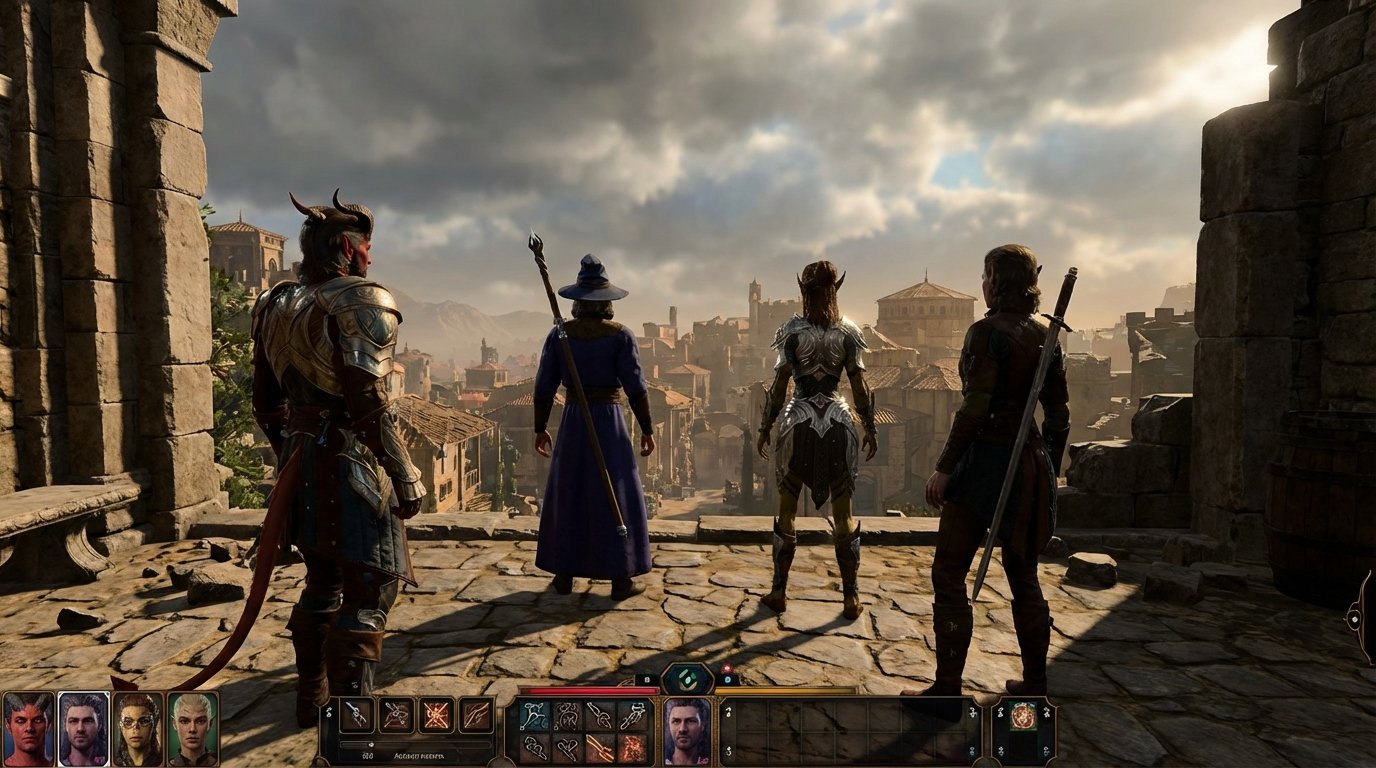Activate the multi-strike attack ability

(395, 714)
